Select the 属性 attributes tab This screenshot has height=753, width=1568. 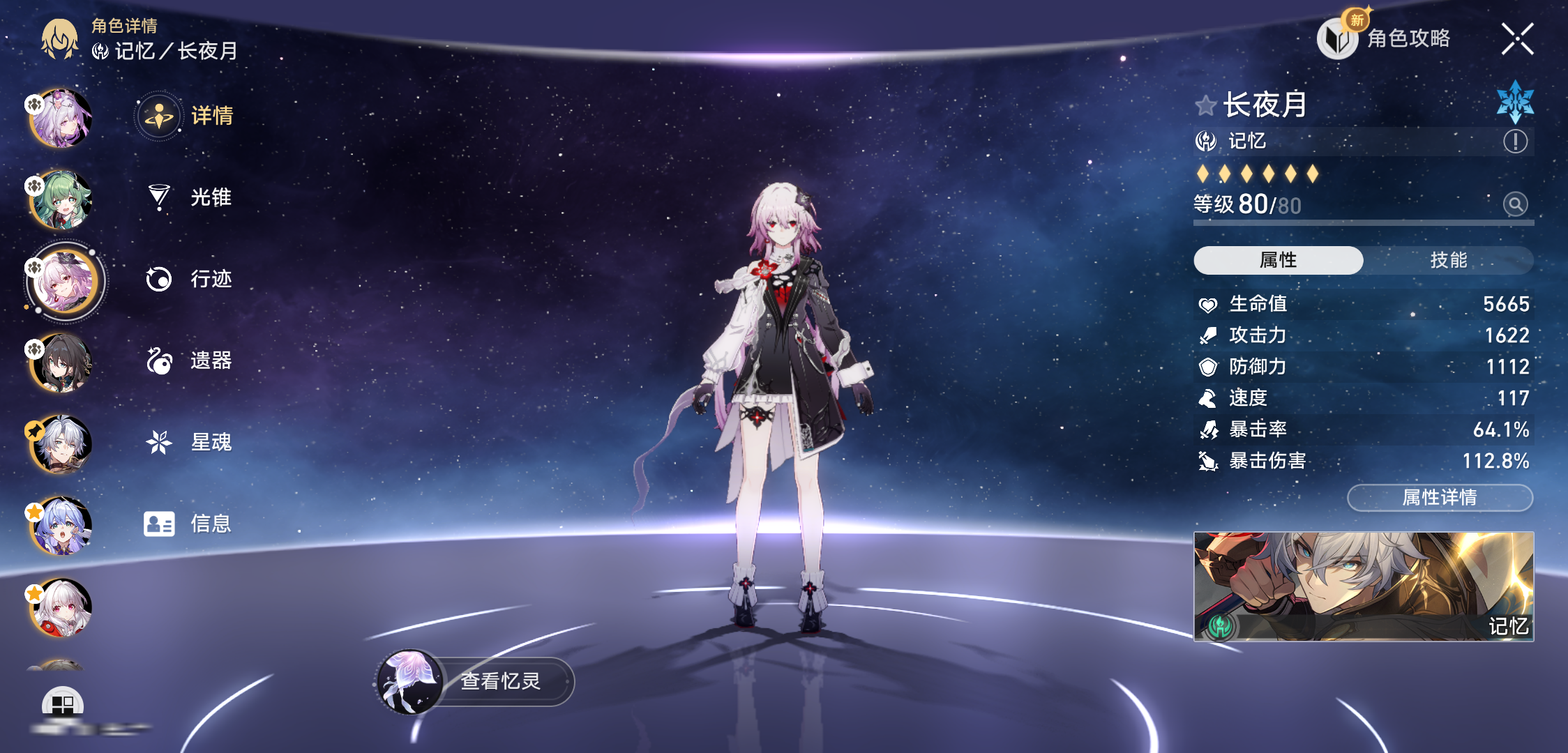(1278, 260)
